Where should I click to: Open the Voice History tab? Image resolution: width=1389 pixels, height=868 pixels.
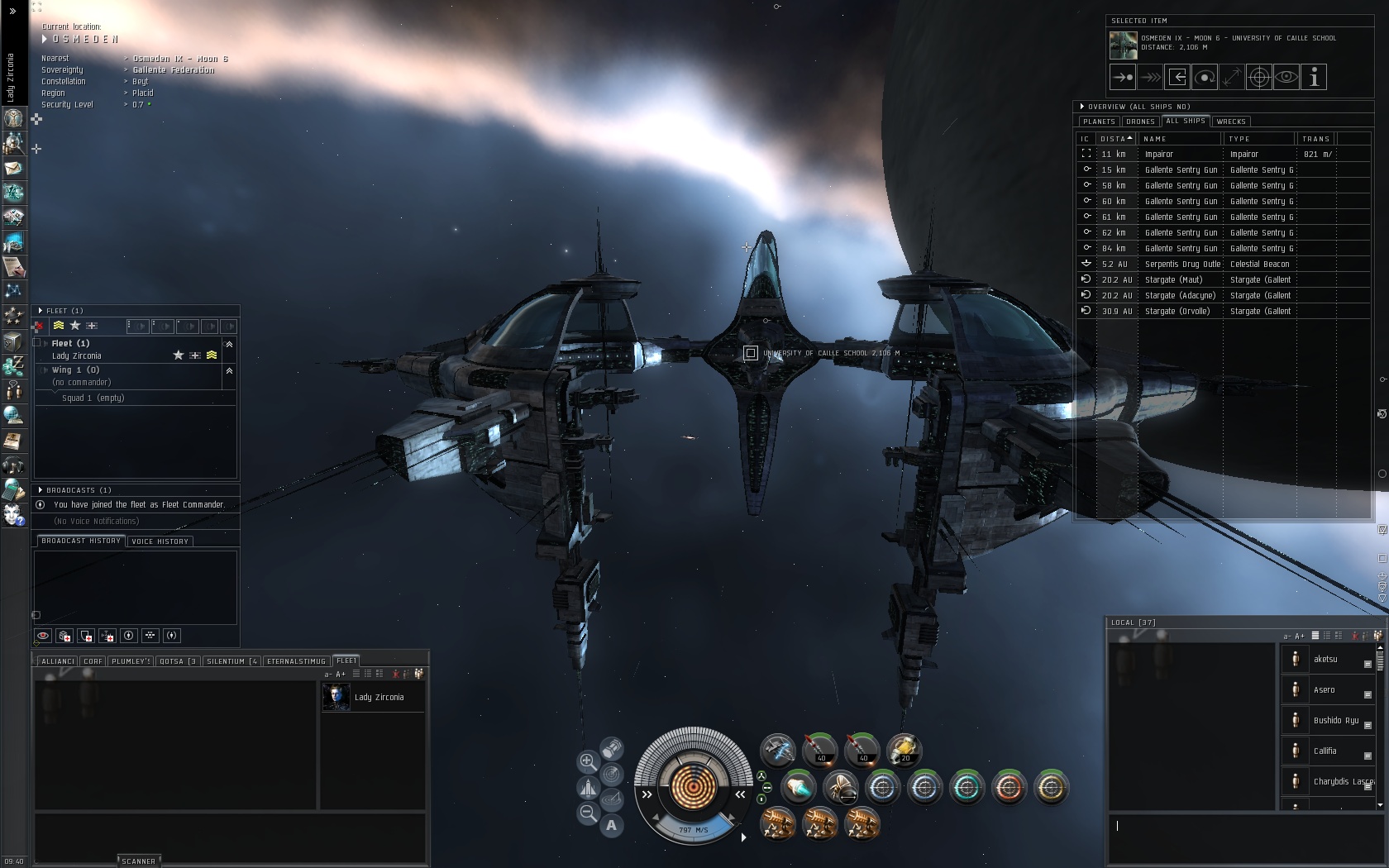click(160, 541)
